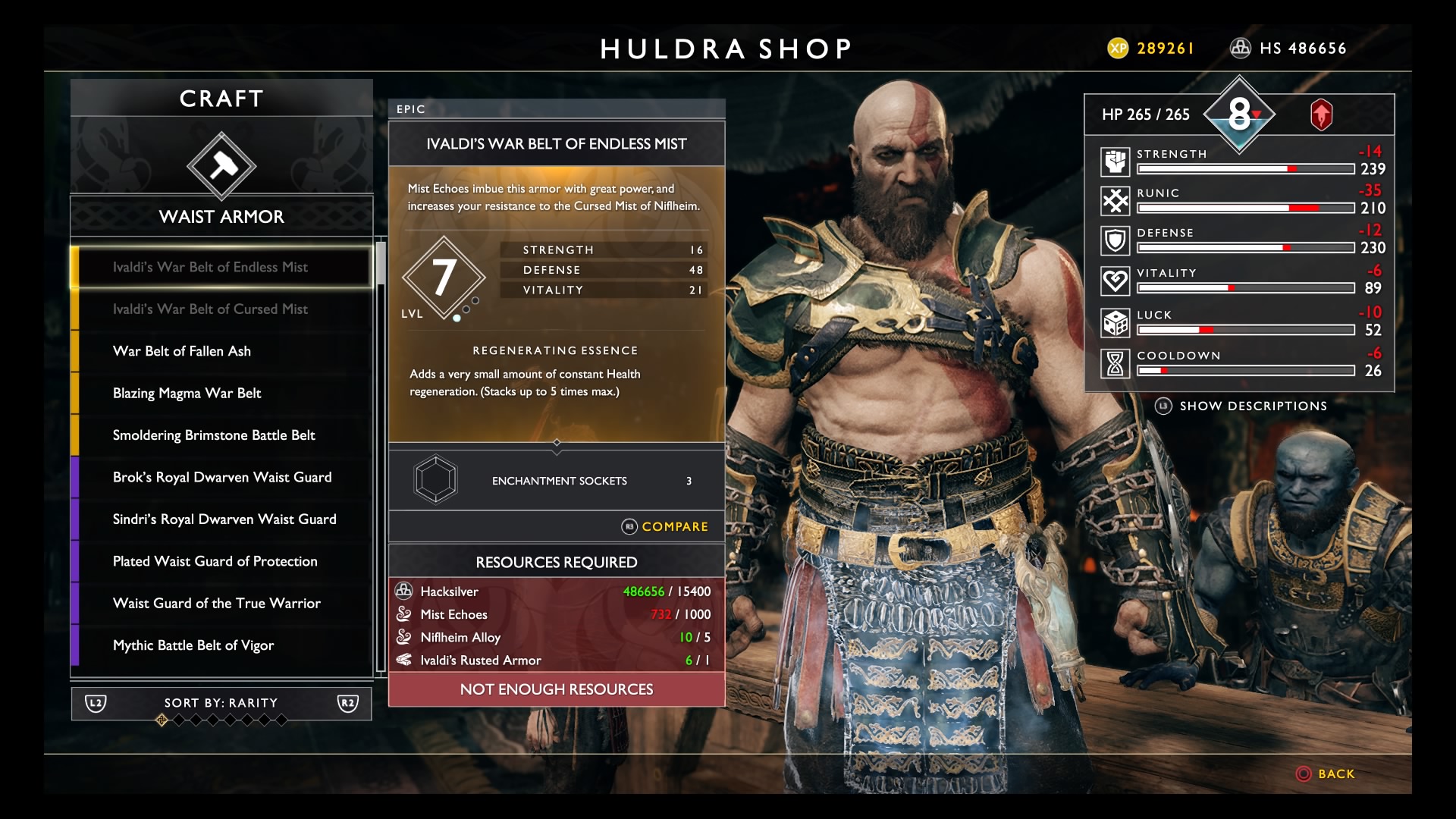Click the Not Enough Resources craft button
The height and width of the screenshot is (819, 1456).
[x=557, y=689]
